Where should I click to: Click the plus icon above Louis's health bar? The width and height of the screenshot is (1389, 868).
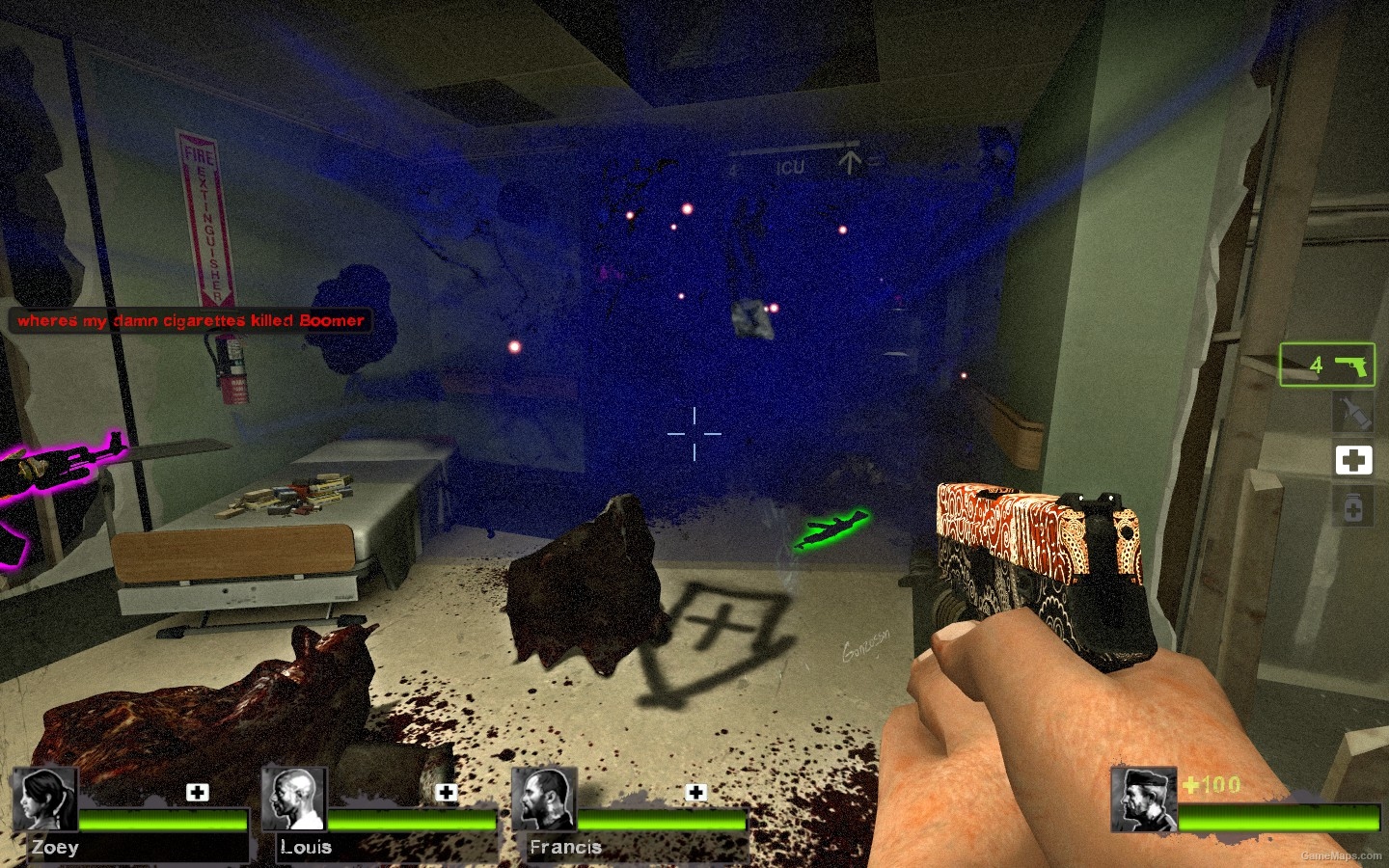(446, 792)
